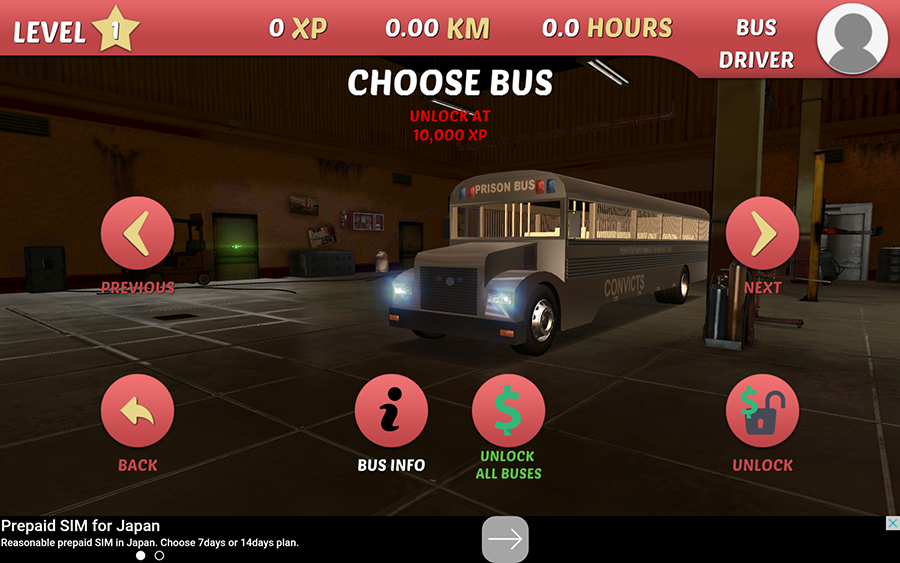The image size is (900, 563).
Task: Click the ad info icon
Action: point(892,523)
